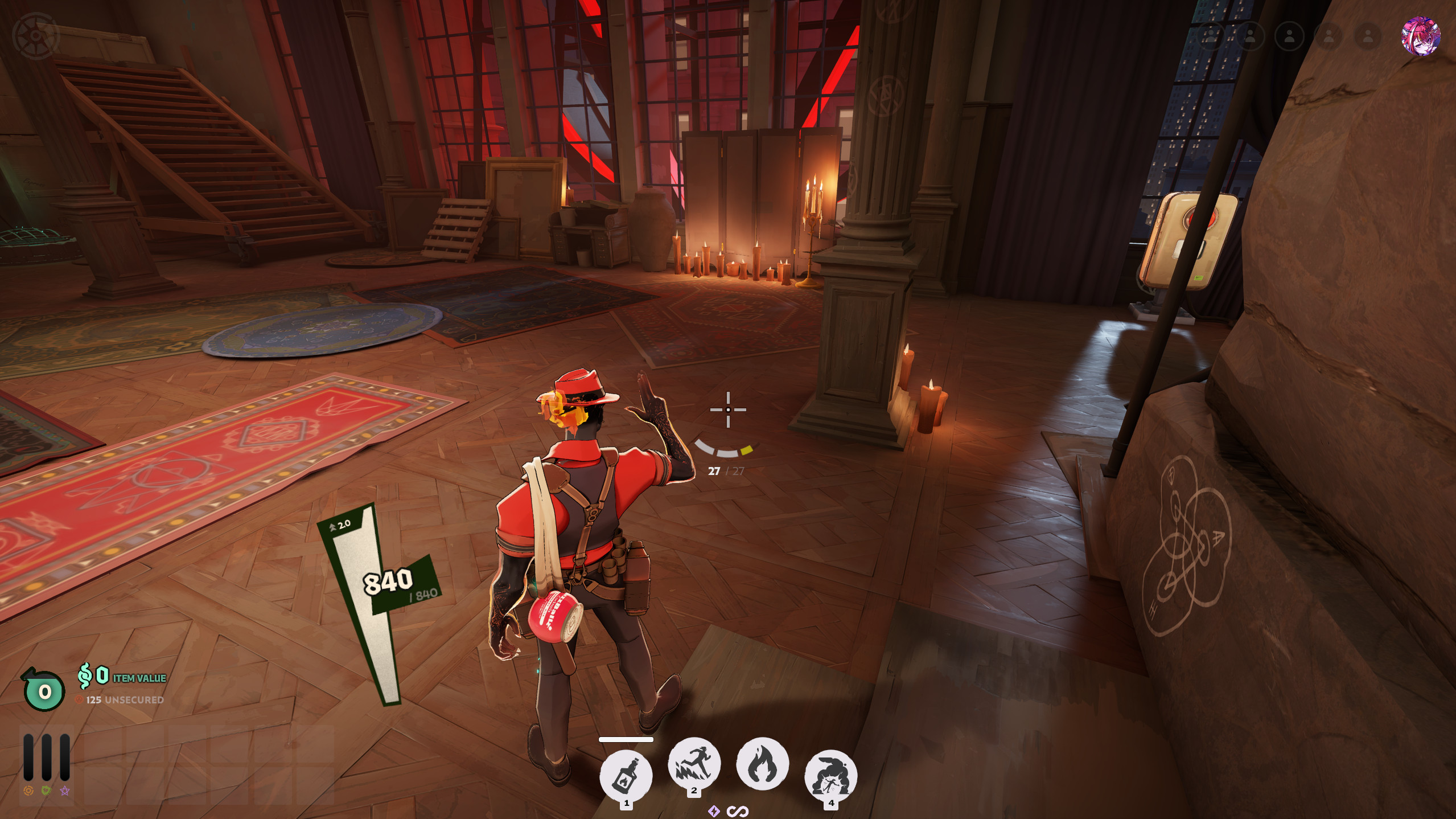Select the purple spirit category icon

click(65, 791)
